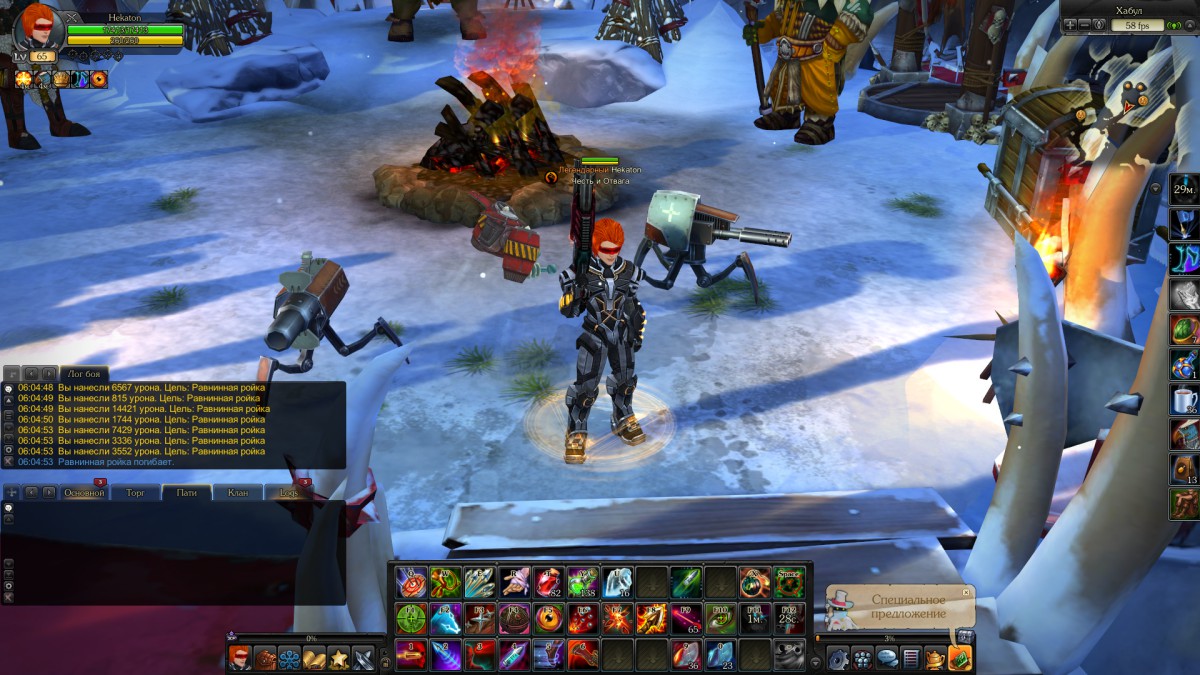Activate the Space-bound green skill slot
The image size is (1200, 675).
click(789, 582)
